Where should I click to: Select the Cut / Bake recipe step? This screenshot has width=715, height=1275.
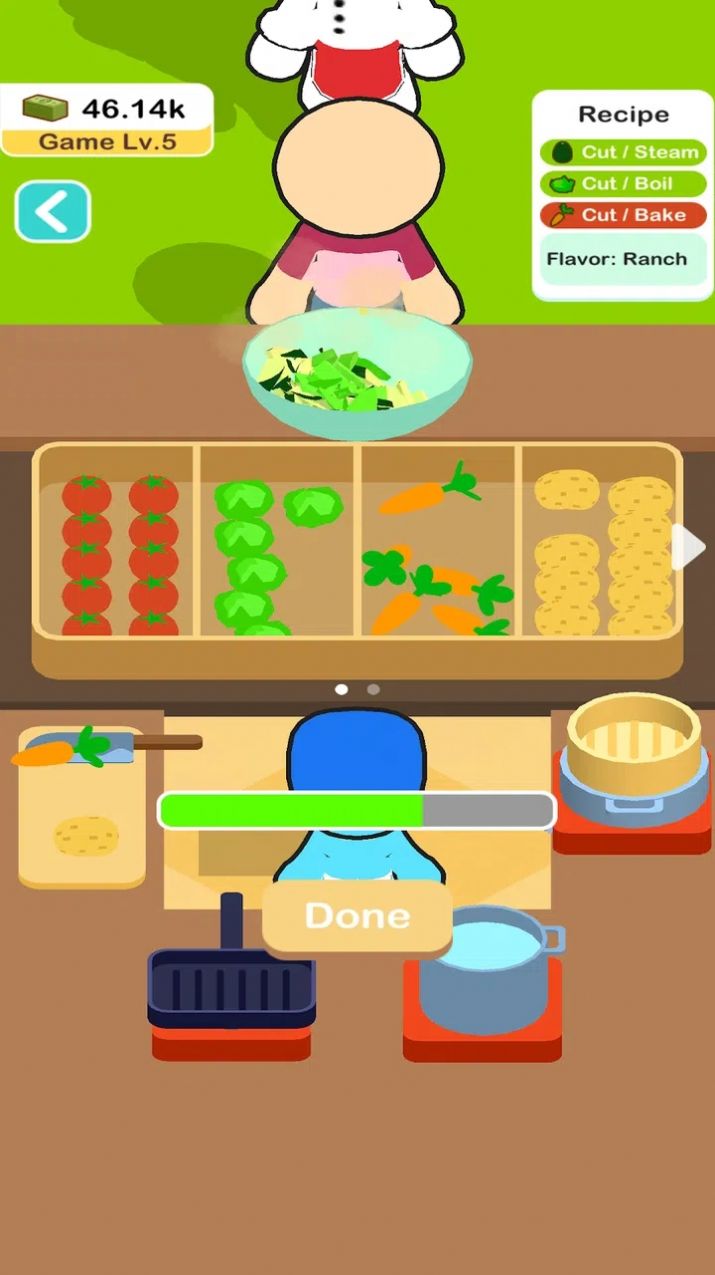623,215
